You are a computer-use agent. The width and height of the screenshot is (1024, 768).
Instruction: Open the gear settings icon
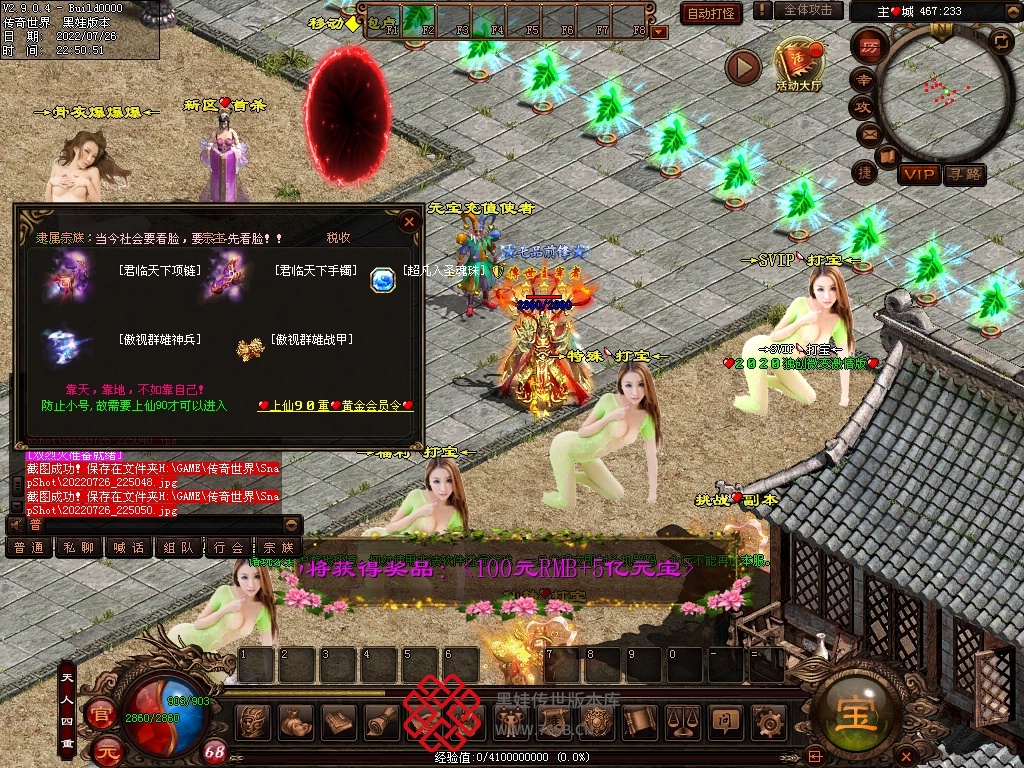(769, 720)
